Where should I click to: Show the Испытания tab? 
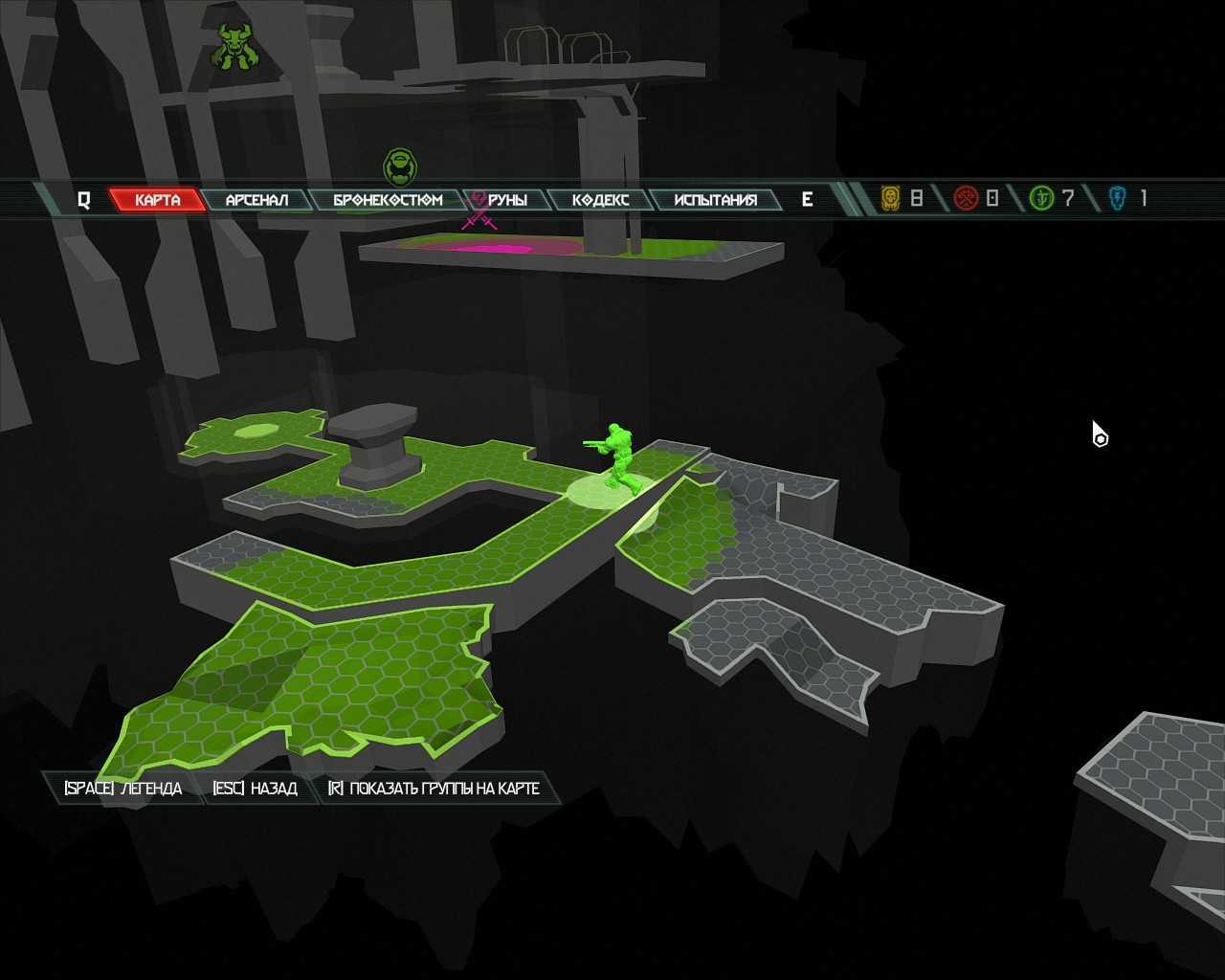[715, 199]
